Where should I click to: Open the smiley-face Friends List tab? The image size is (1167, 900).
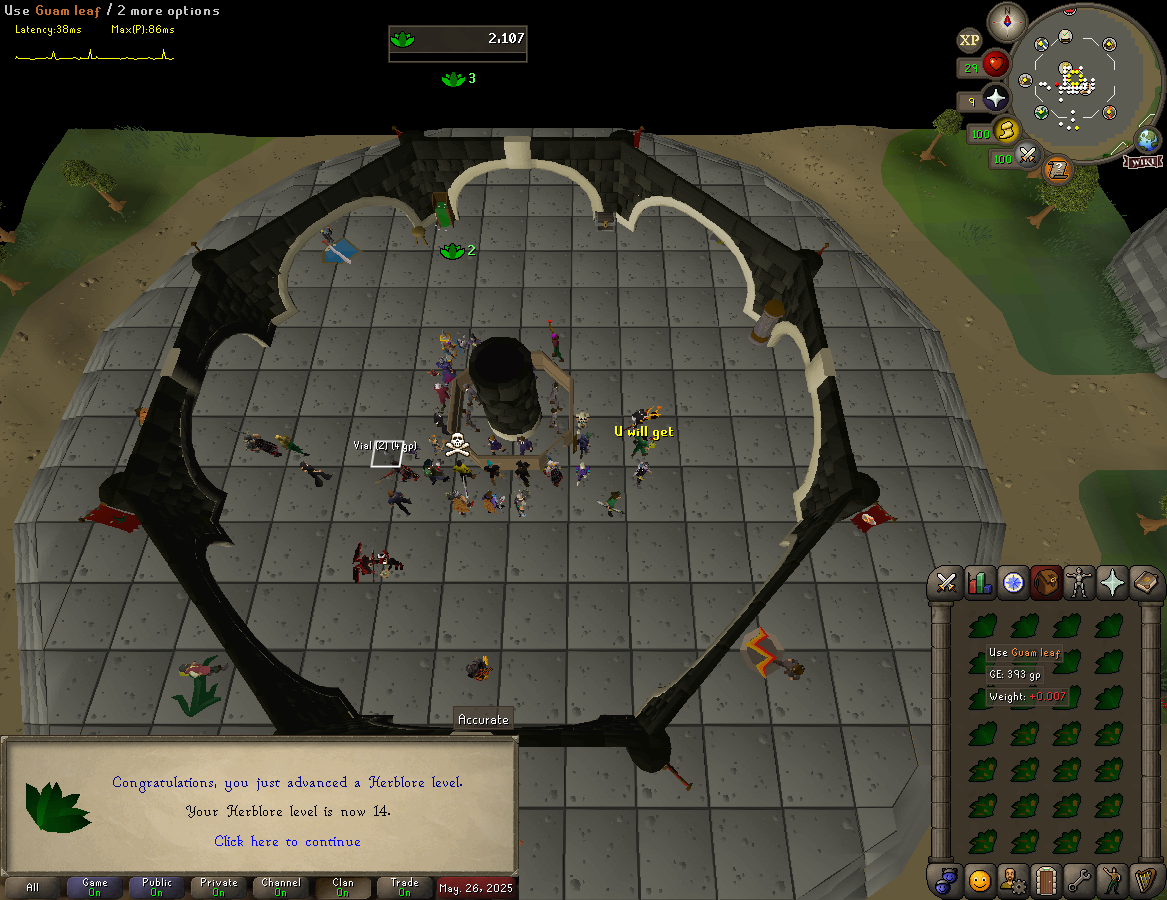tap(980, 880)
